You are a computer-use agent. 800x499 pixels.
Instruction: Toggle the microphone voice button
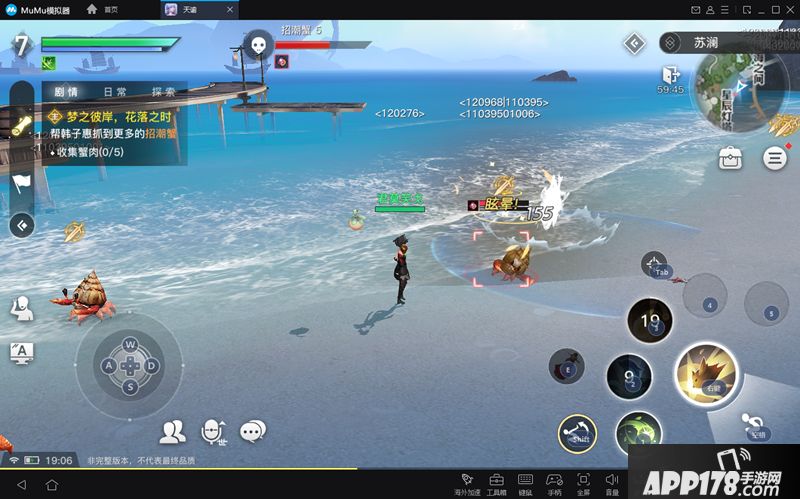click(x=213, y=431)
